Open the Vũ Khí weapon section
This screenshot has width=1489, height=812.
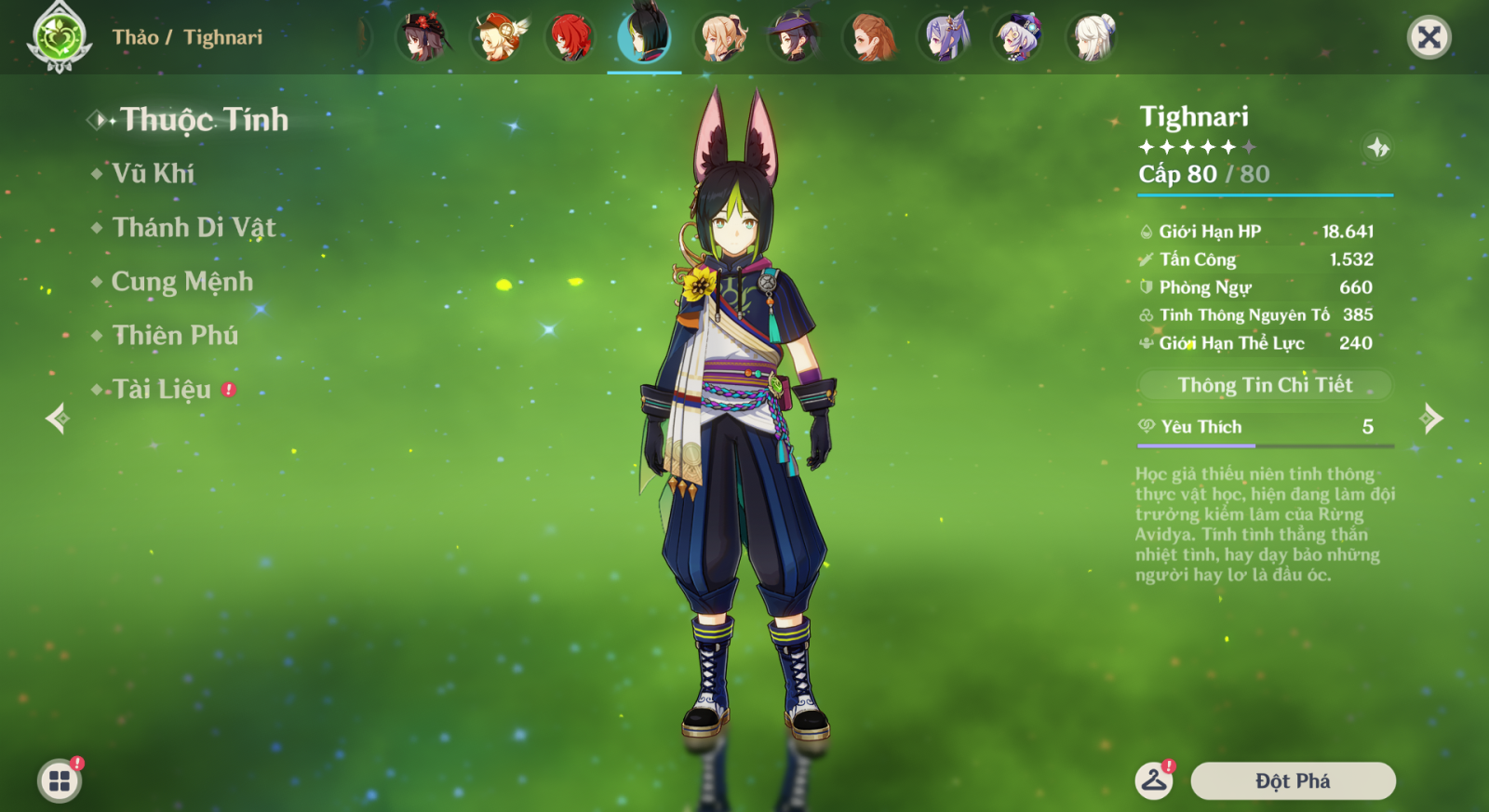154,174
